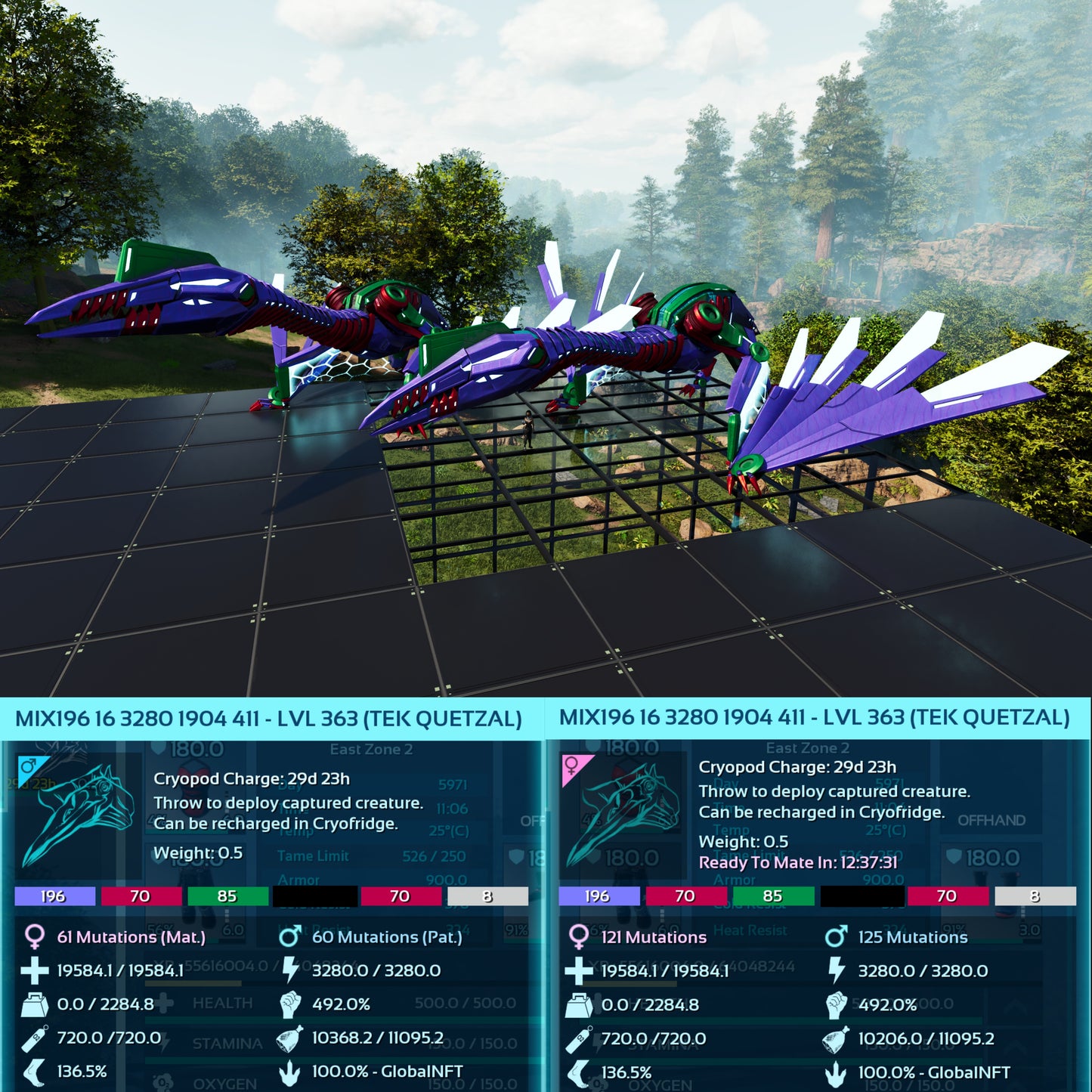
Task: Click the weight toolbox icon showing 0.0/2284.8
Action: pyautogui.click(x=34, y=1006)
